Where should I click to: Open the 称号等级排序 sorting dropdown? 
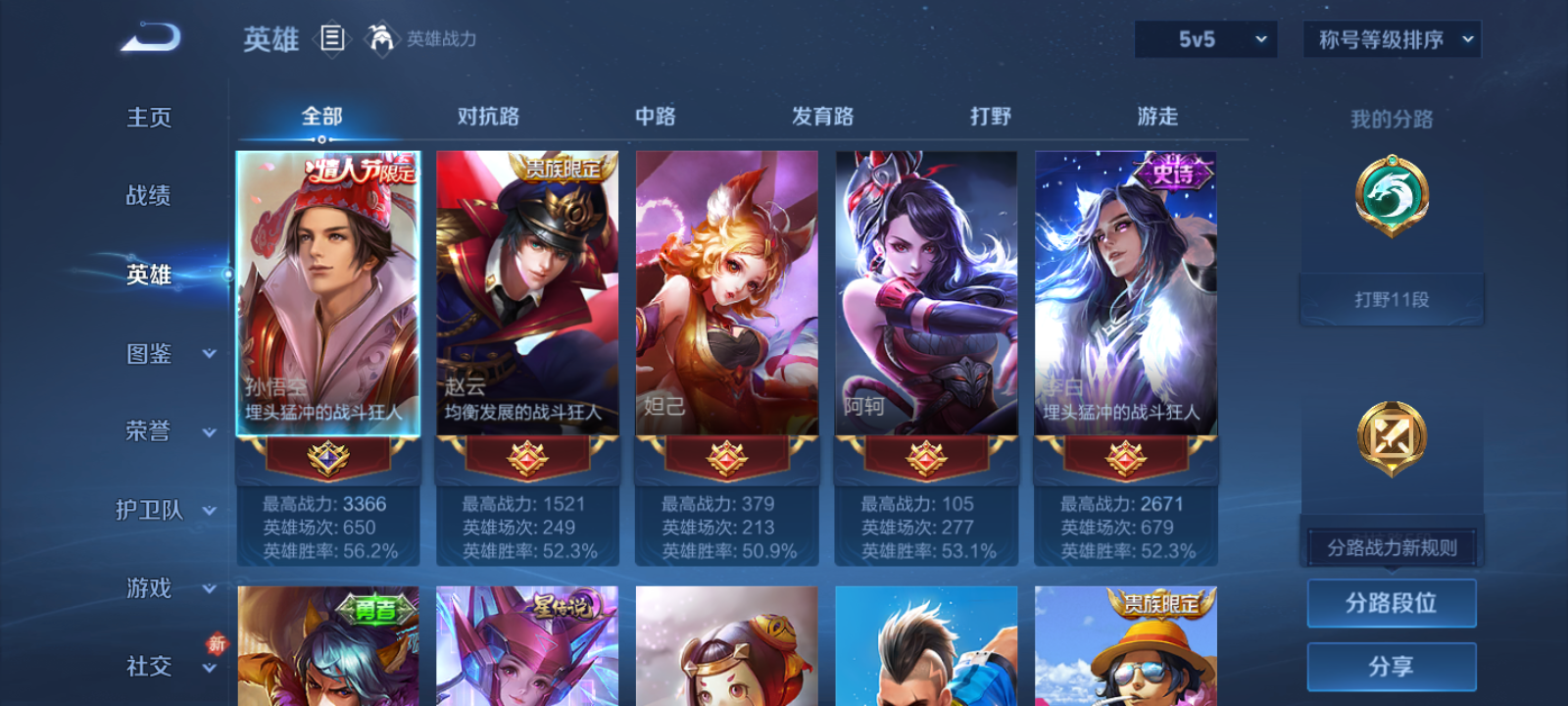pyautogui.click(x=1390, y=40)
